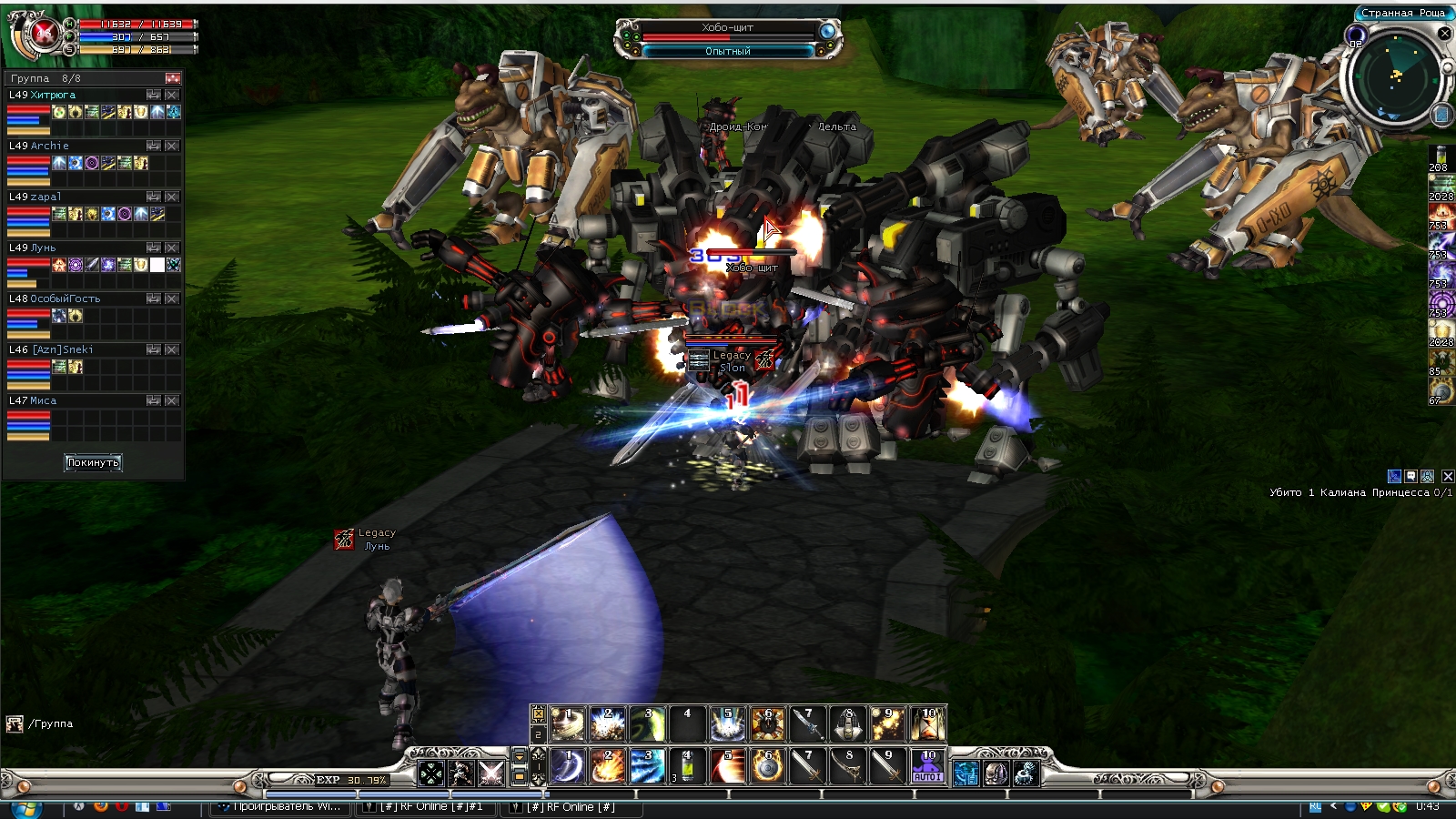The height and width of the screenshot is (819, 1456).
Task: Toggle the crossed swords attack mode icon
Action: tap(490, 773)
